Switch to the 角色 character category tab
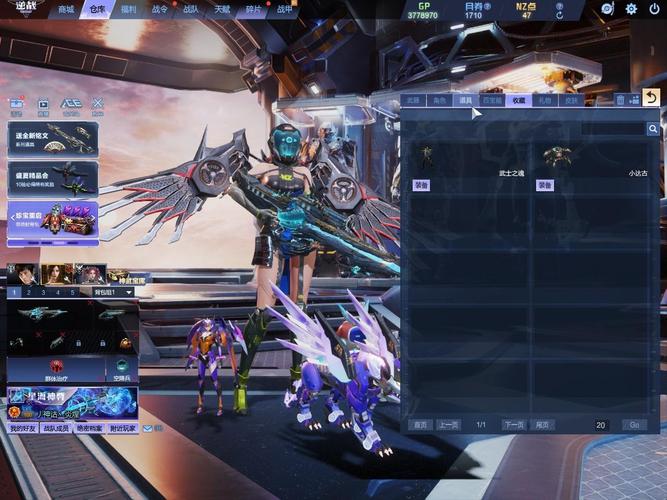The image size is (667, 500). tap(439, 100)
